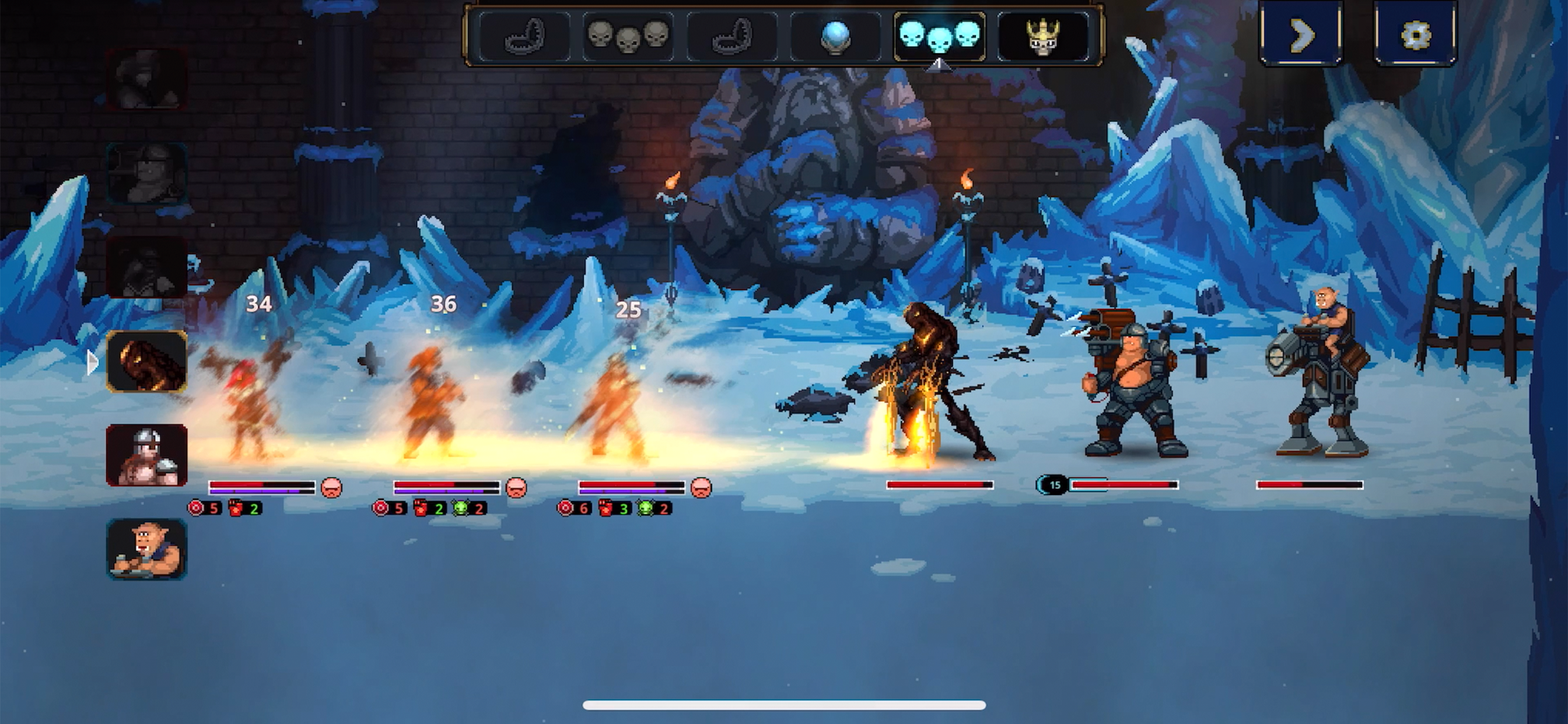Select the crowned skull boss stage
This screenshot has height=724, width=1568.
tap(1042, 37)
